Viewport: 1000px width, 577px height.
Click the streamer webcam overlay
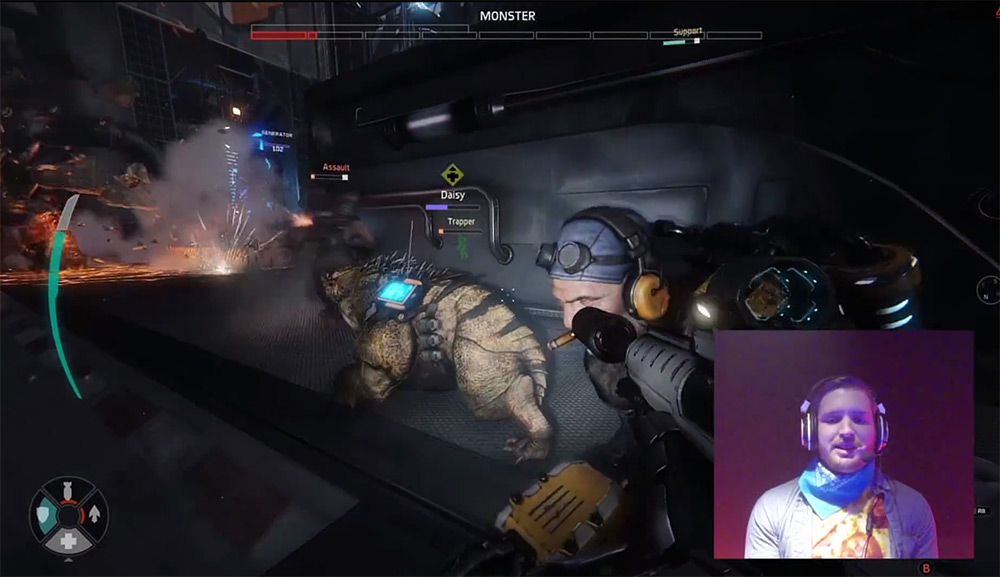[843, 444]
